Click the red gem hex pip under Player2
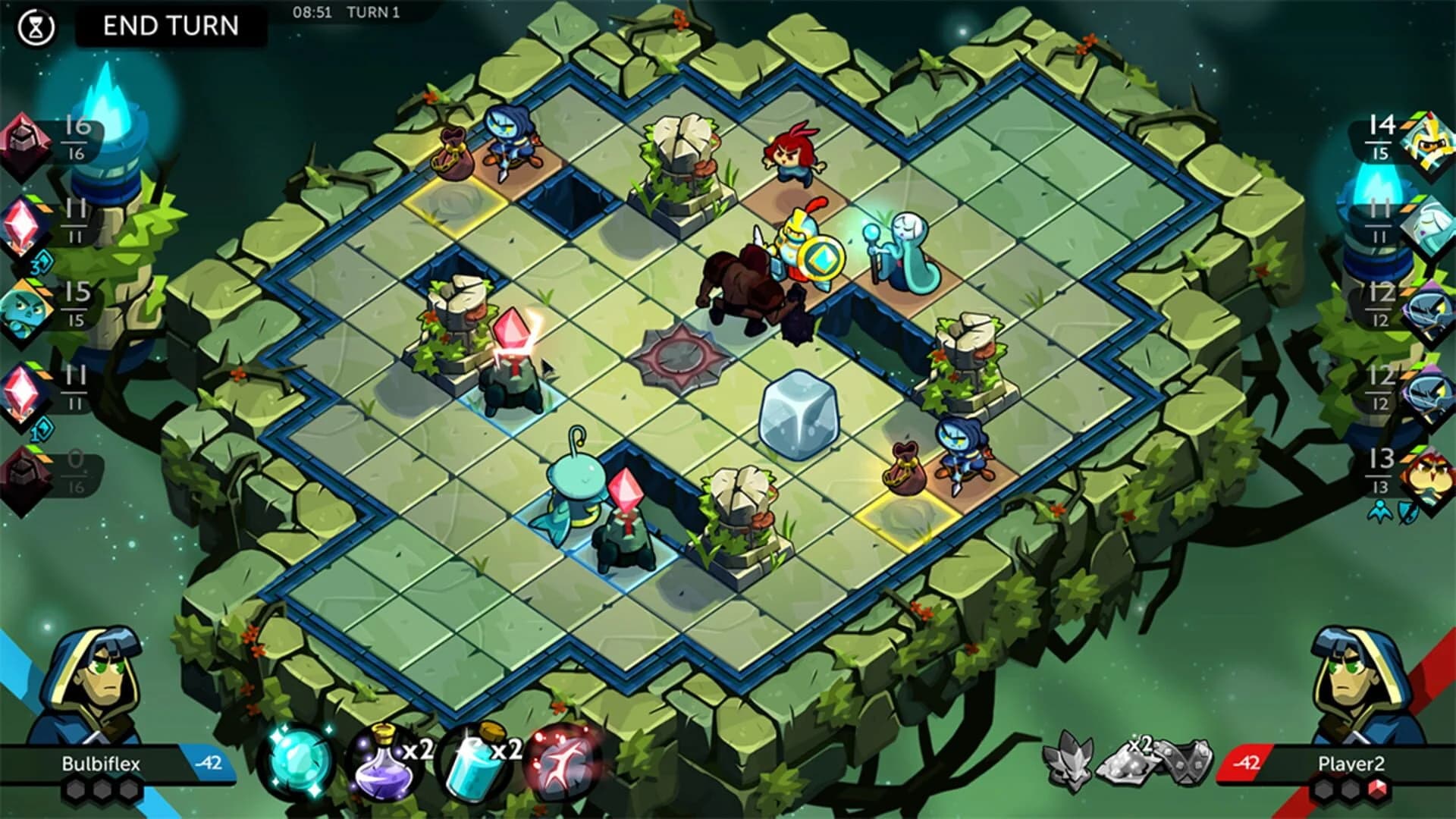 pos(1378,789)
